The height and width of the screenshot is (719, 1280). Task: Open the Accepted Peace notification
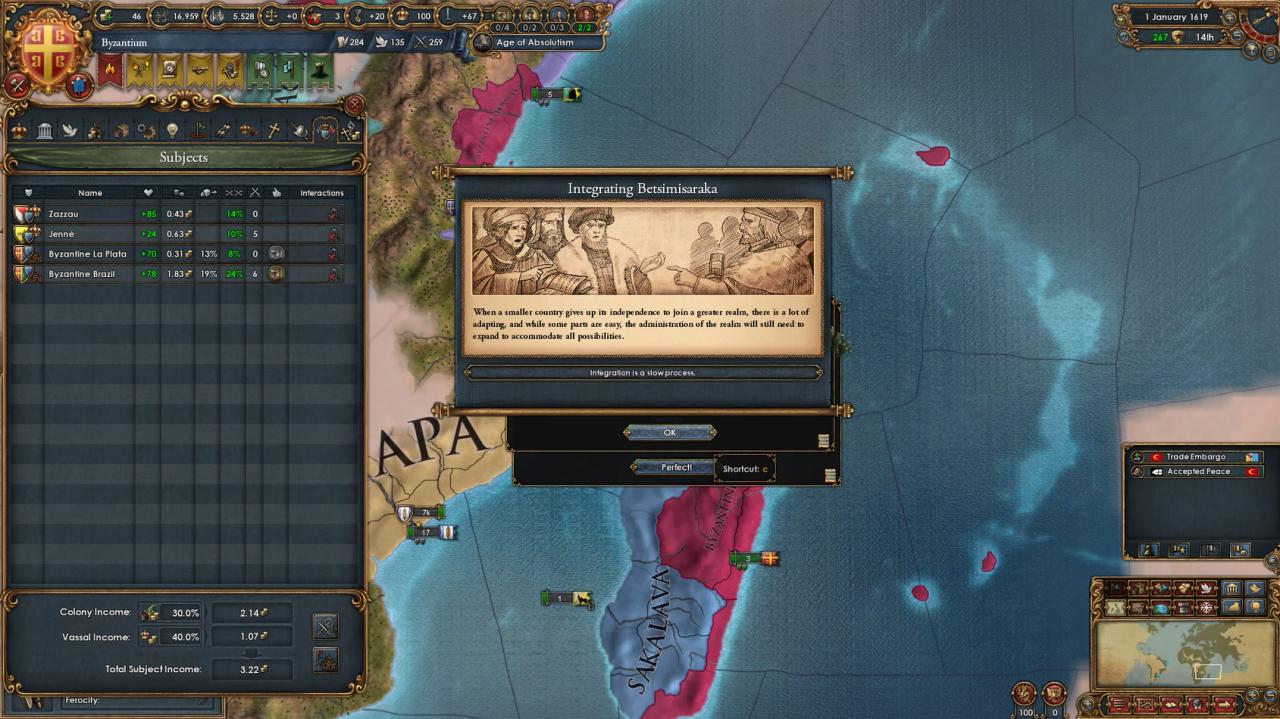1196,472
